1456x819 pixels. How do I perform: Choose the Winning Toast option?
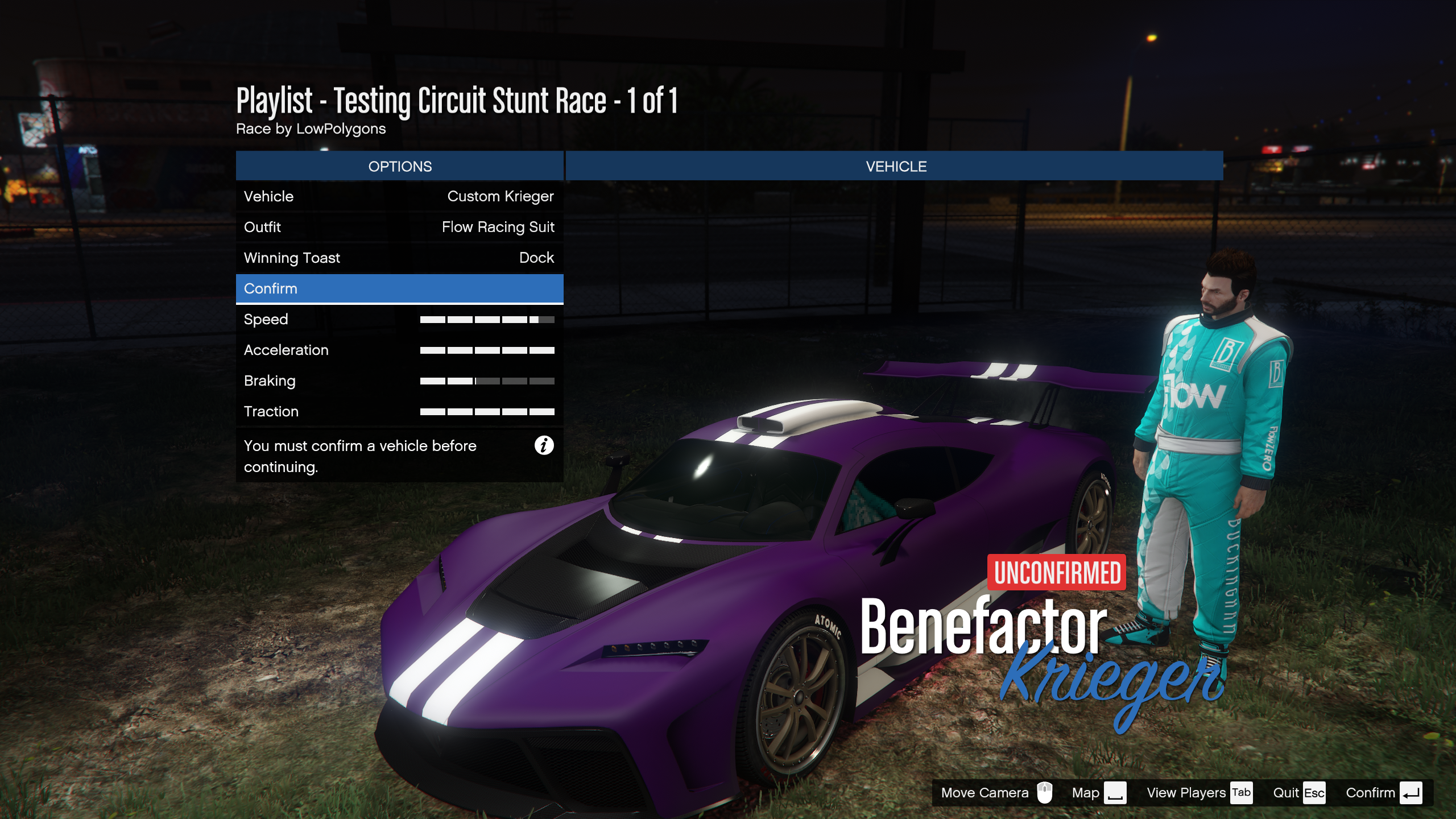(x=399, y=258)
